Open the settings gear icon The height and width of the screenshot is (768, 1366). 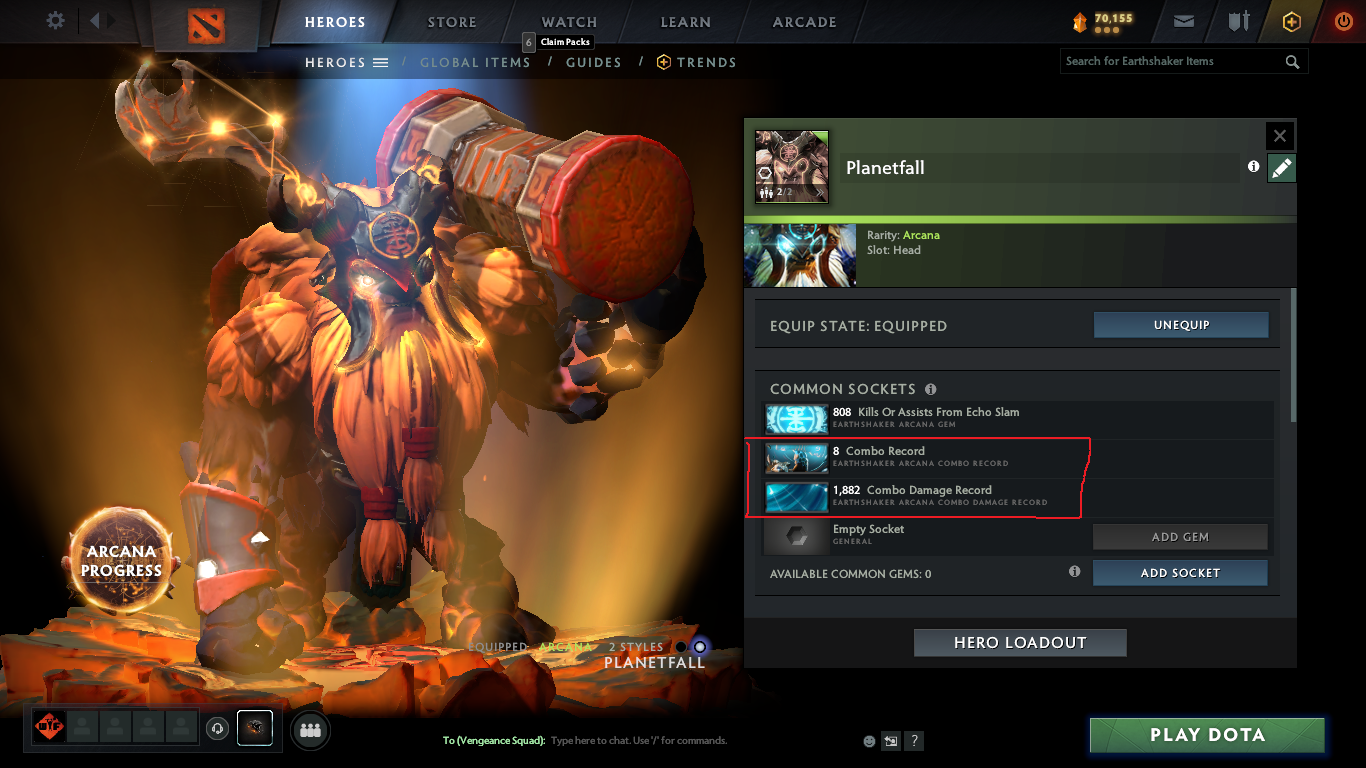55,20
